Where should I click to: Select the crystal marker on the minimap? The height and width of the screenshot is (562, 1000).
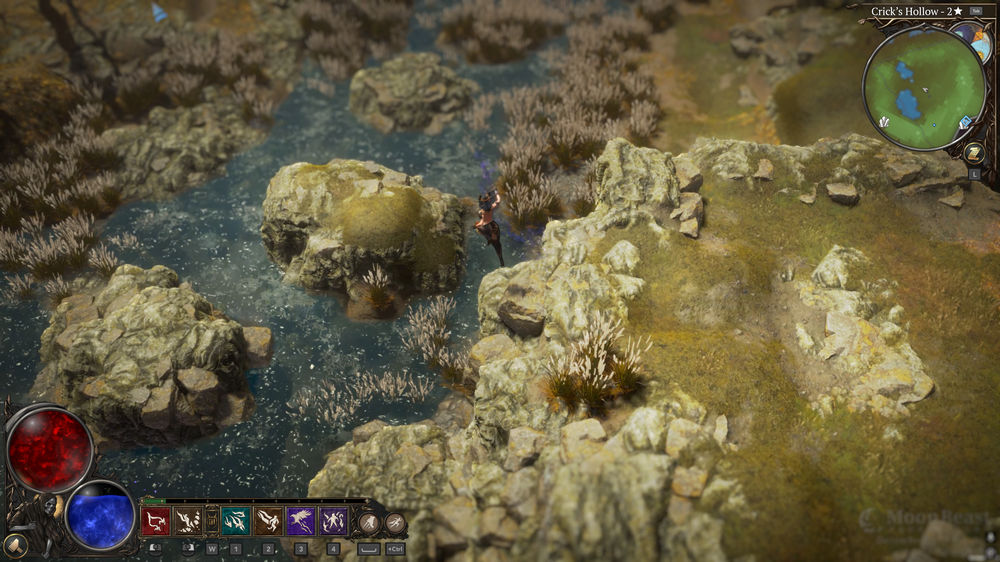tap(883, 121)
